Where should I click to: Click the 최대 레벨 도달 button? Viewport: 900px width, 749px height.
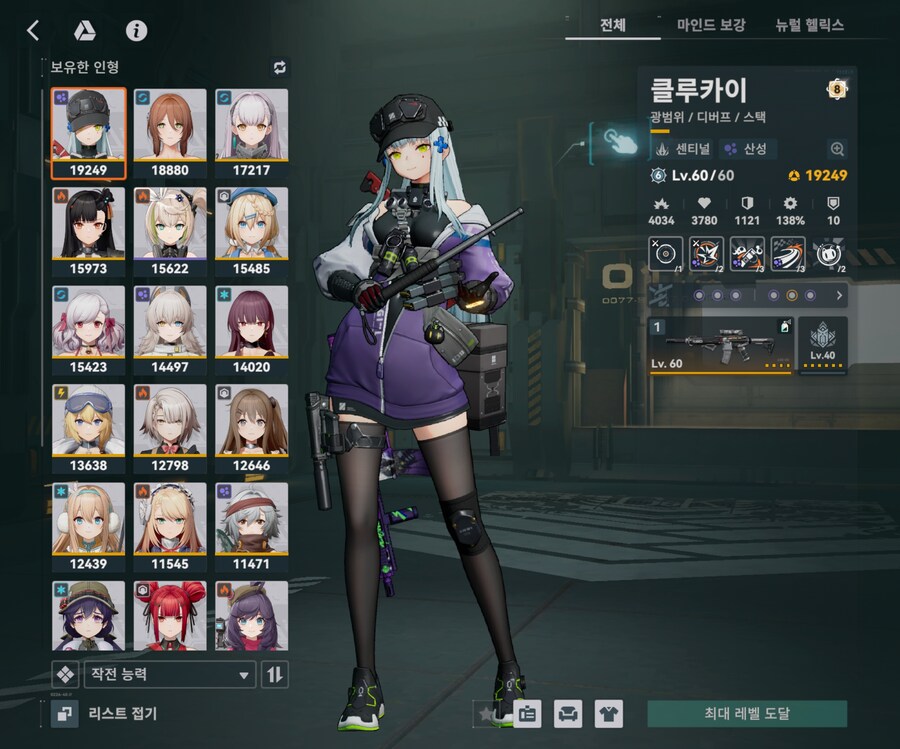747,714
